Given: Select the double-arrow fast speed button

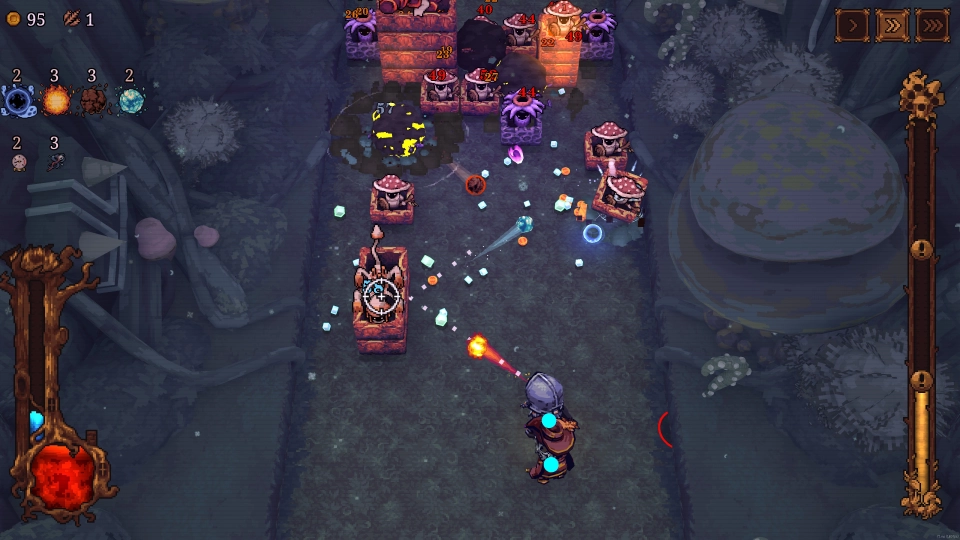Looking at the screenshot, I should pyautogui.click(x=892, y=25).
